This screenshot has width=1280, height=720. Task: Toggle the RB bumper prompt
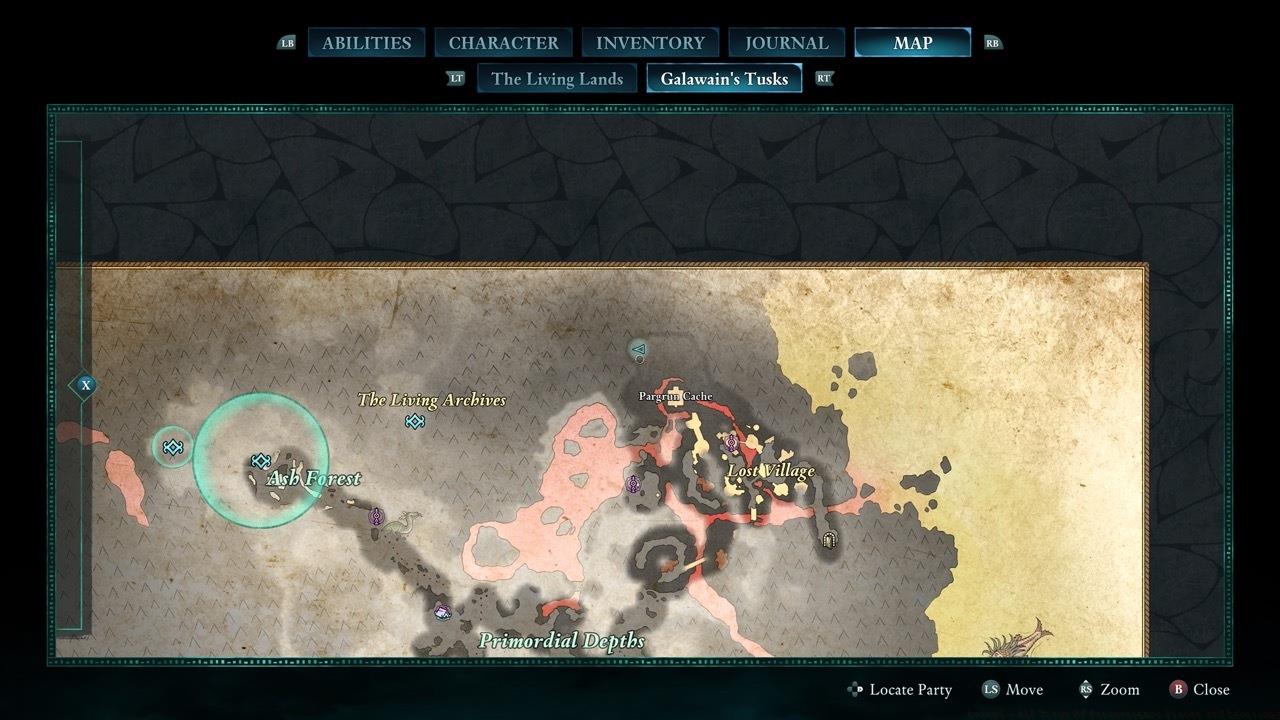click(992, 43)
